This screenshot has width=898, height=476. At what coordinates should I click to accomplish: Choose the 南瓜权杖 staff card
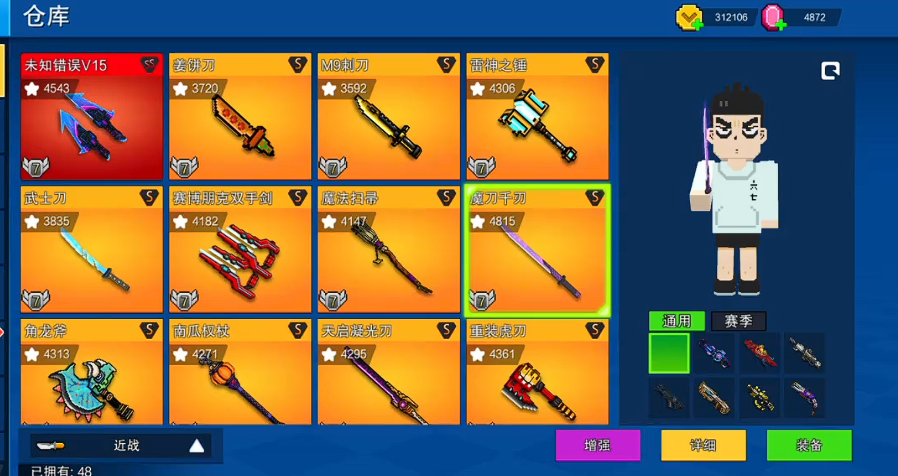point(240,372)
